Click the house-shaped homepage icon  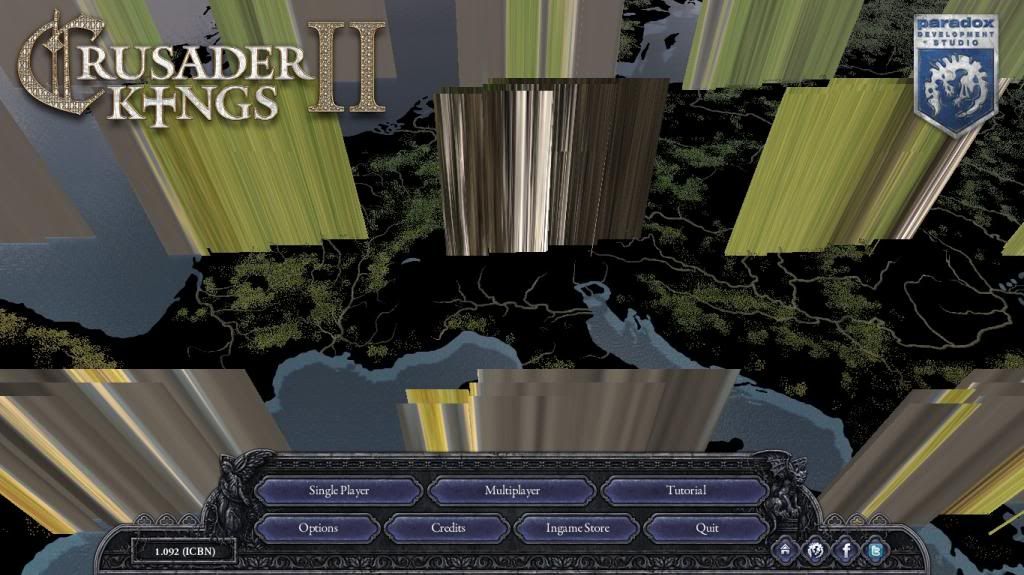tap(786, 549)
